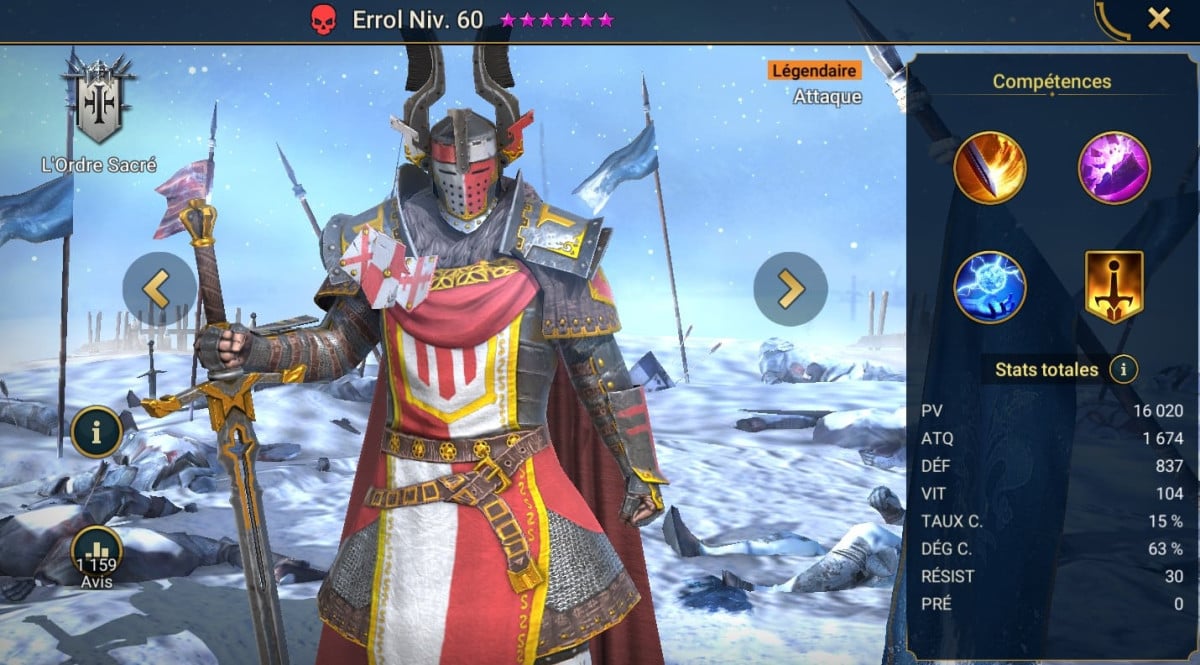Open the champion info button
Viewport: 1200px width, 665px height.
click(97, 433)
